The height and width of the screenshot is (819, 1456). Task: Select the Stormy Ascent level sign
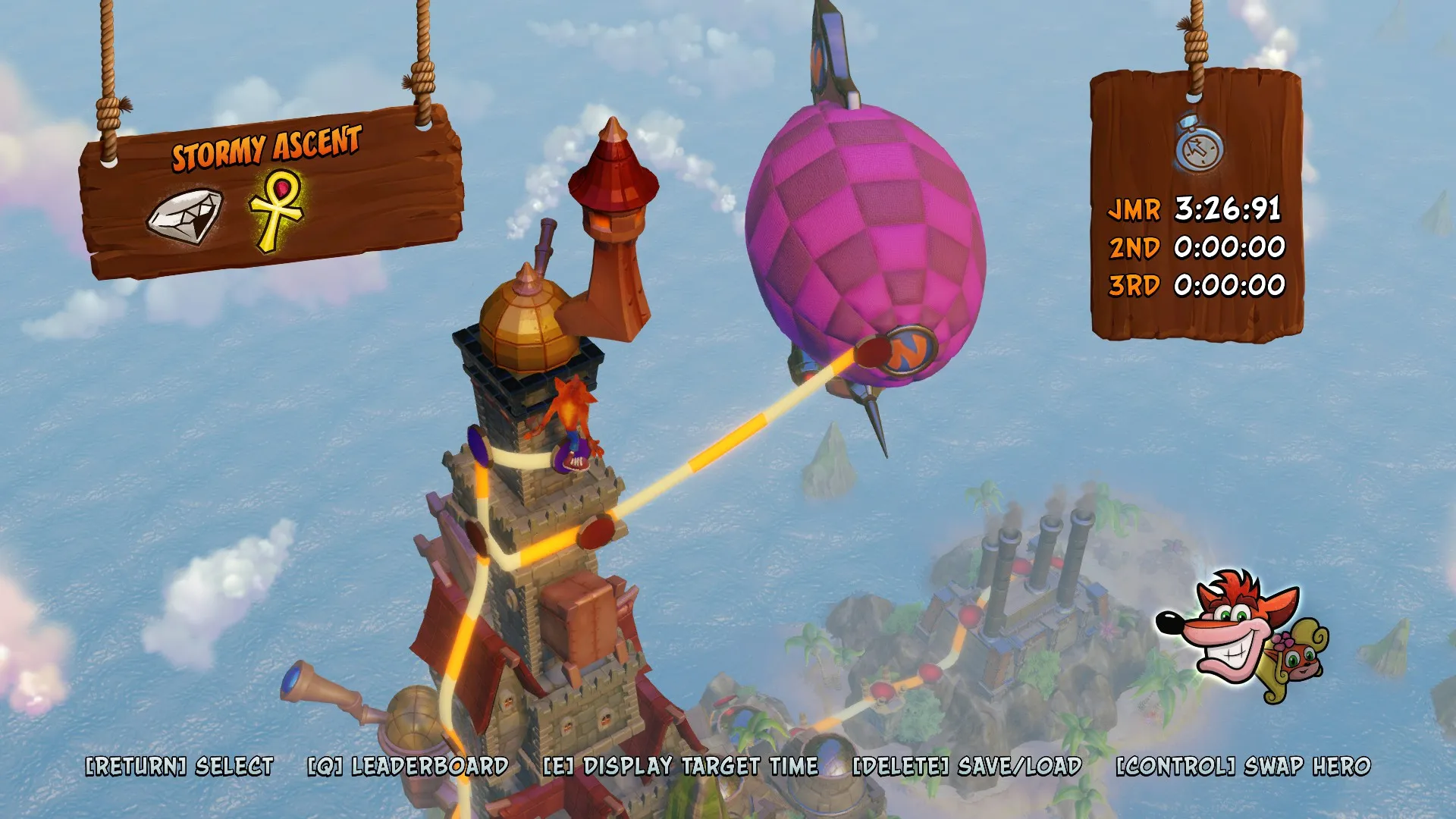click(x=265, y=147)
